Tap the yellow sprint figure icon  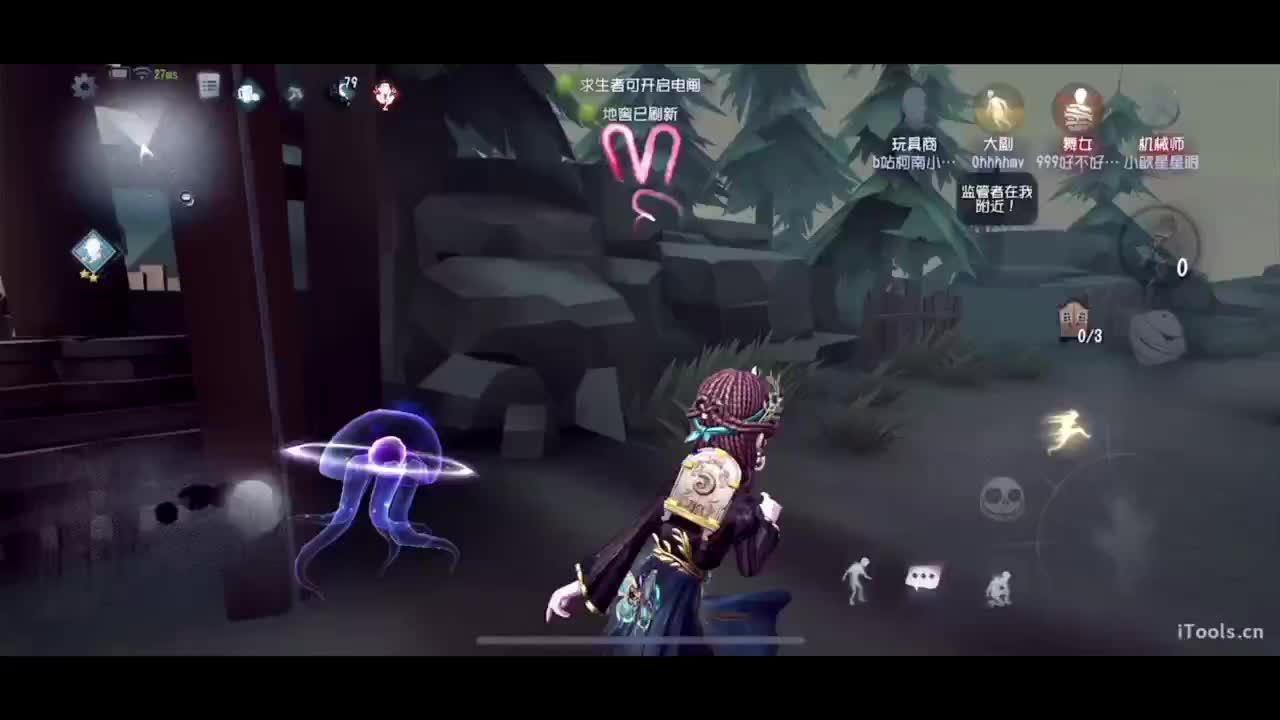pyautogui.click(x=1067, y=430)
